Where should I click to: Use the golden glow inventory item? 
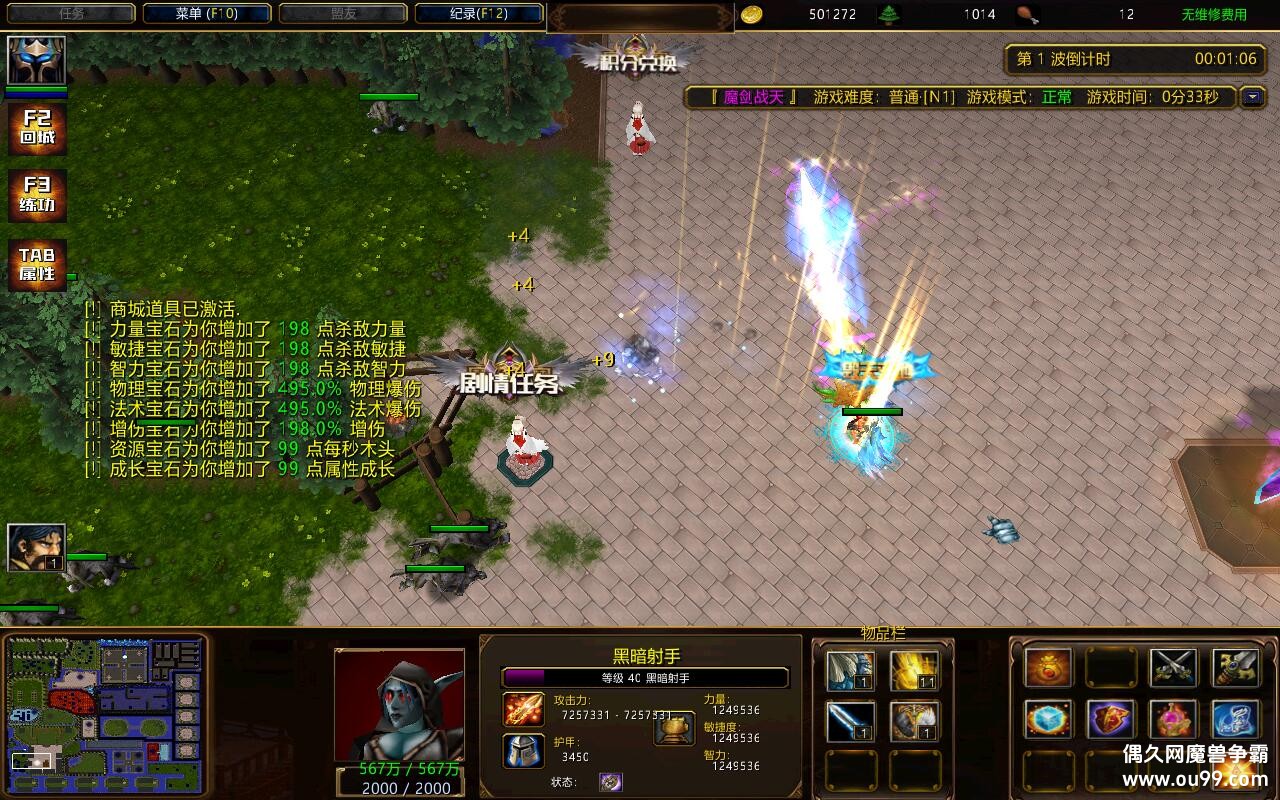point(914,671)
